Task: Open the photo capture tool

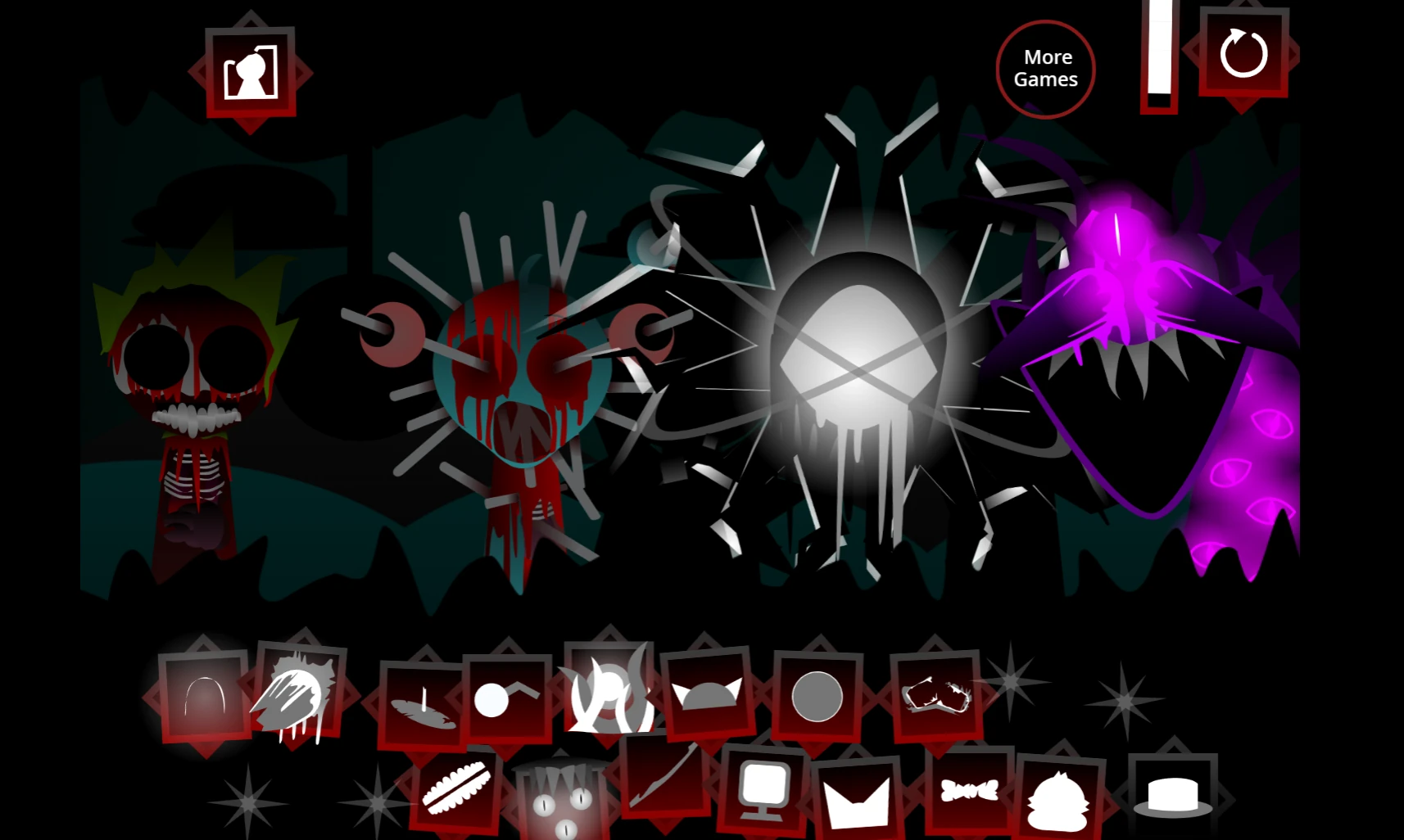Action: [x=250, y=74]
